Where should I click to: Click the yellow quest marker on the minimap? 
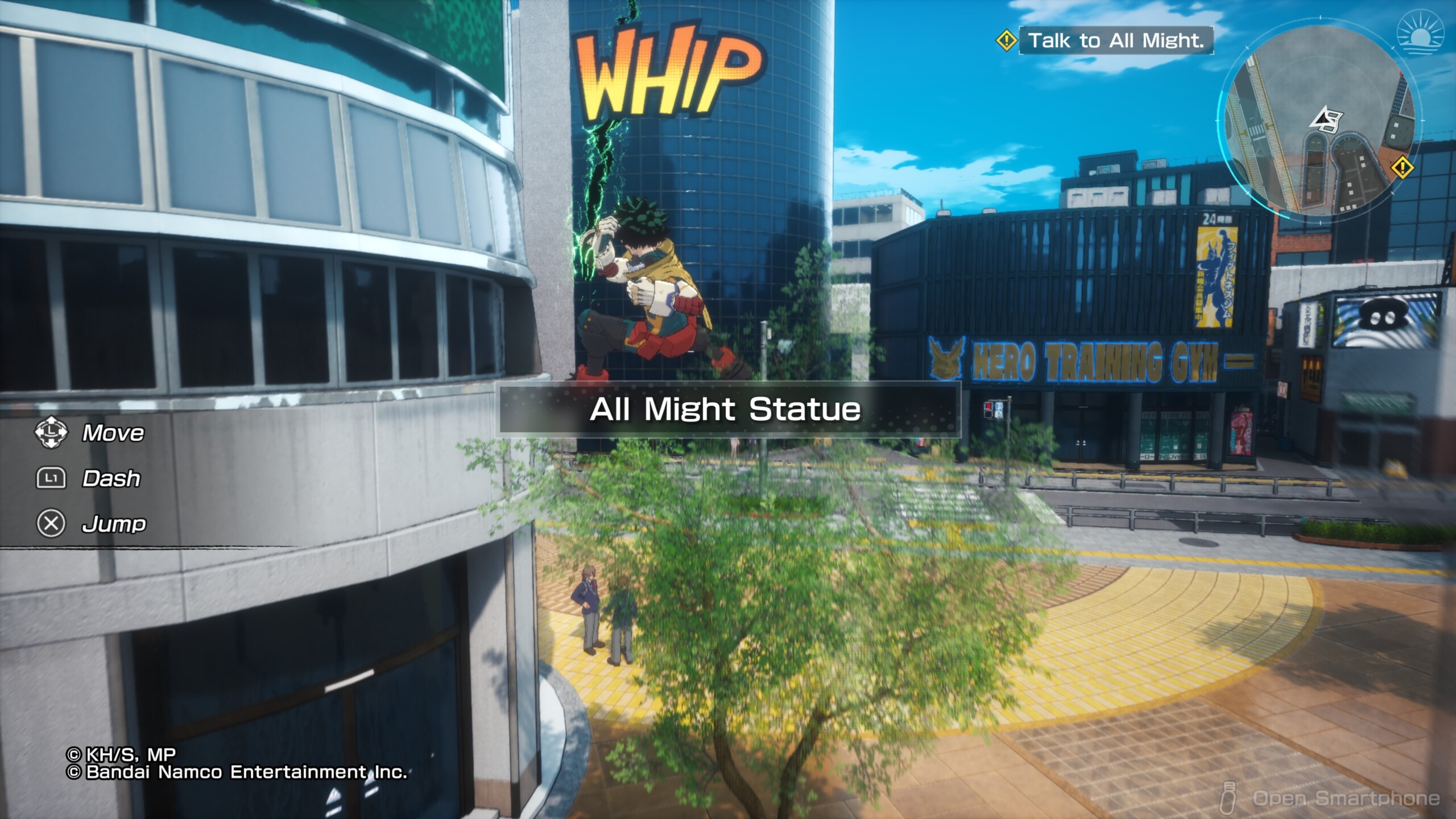tap(1403, 168)
